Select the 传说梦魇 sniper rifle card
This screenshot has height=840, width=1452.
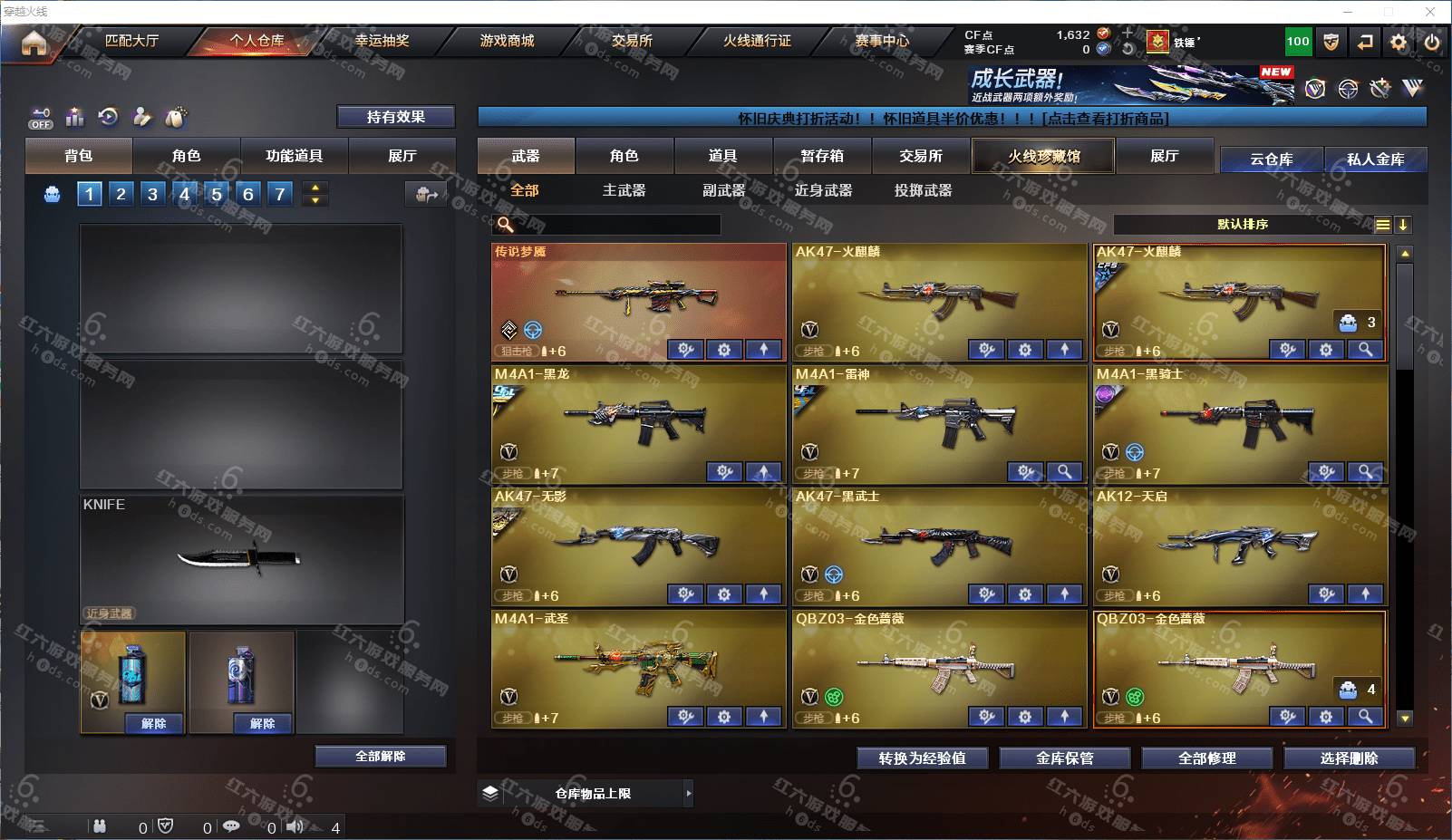click(638, 294)
